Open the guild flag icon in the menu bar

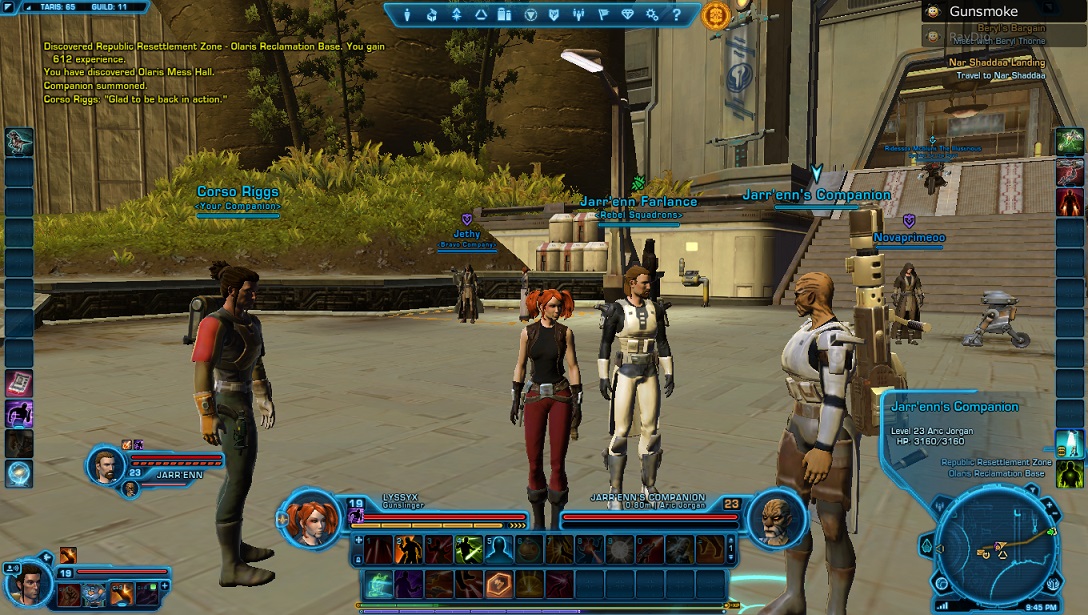(x=603, y=15)
